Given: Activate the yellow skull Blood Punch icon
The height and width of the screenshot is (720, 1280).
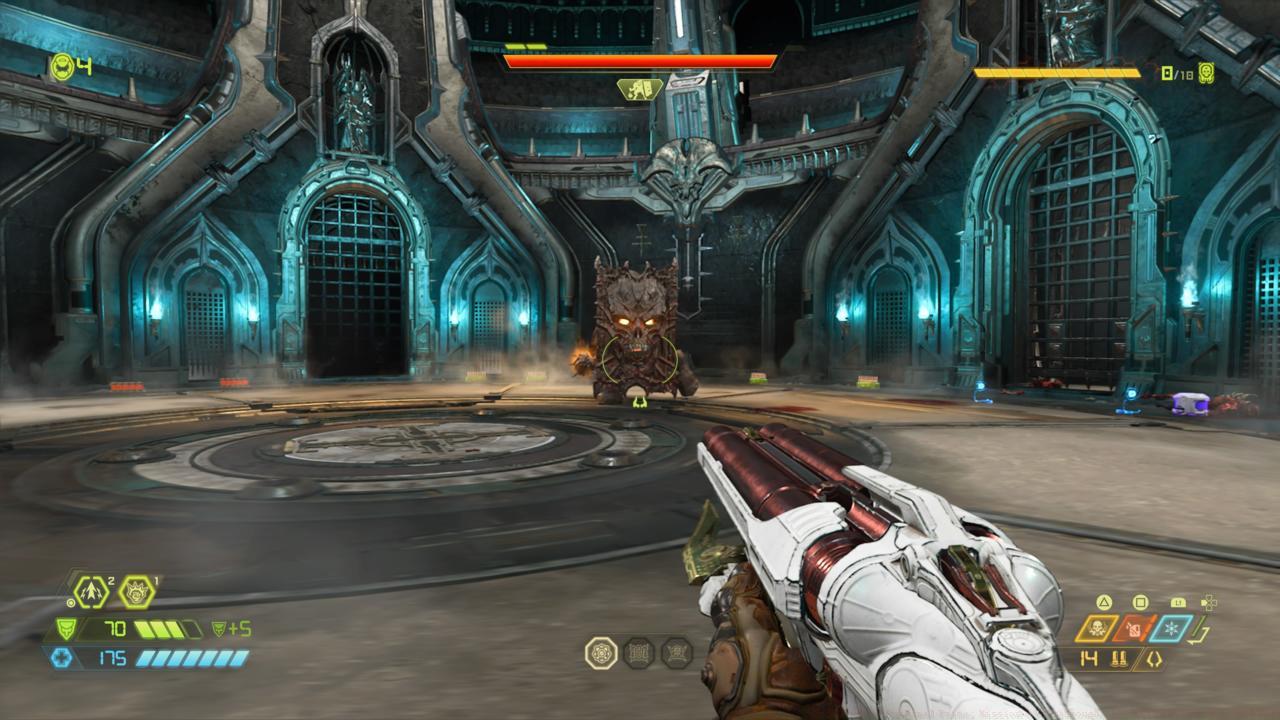Looking at the screenshot, I should 1097,628.
